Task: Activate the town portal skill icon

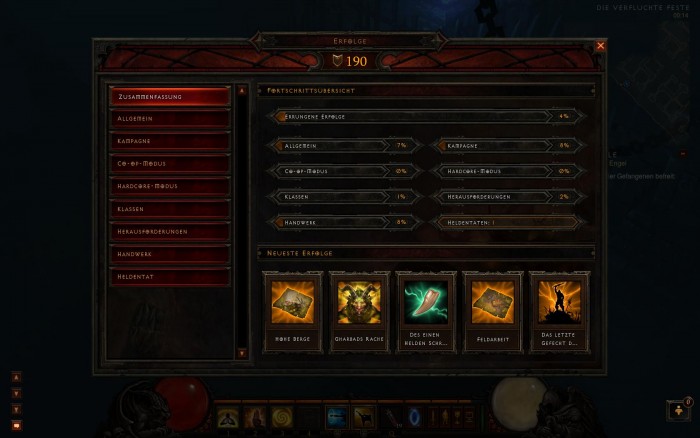Action: pyautogui.click(x=417, y=415)
